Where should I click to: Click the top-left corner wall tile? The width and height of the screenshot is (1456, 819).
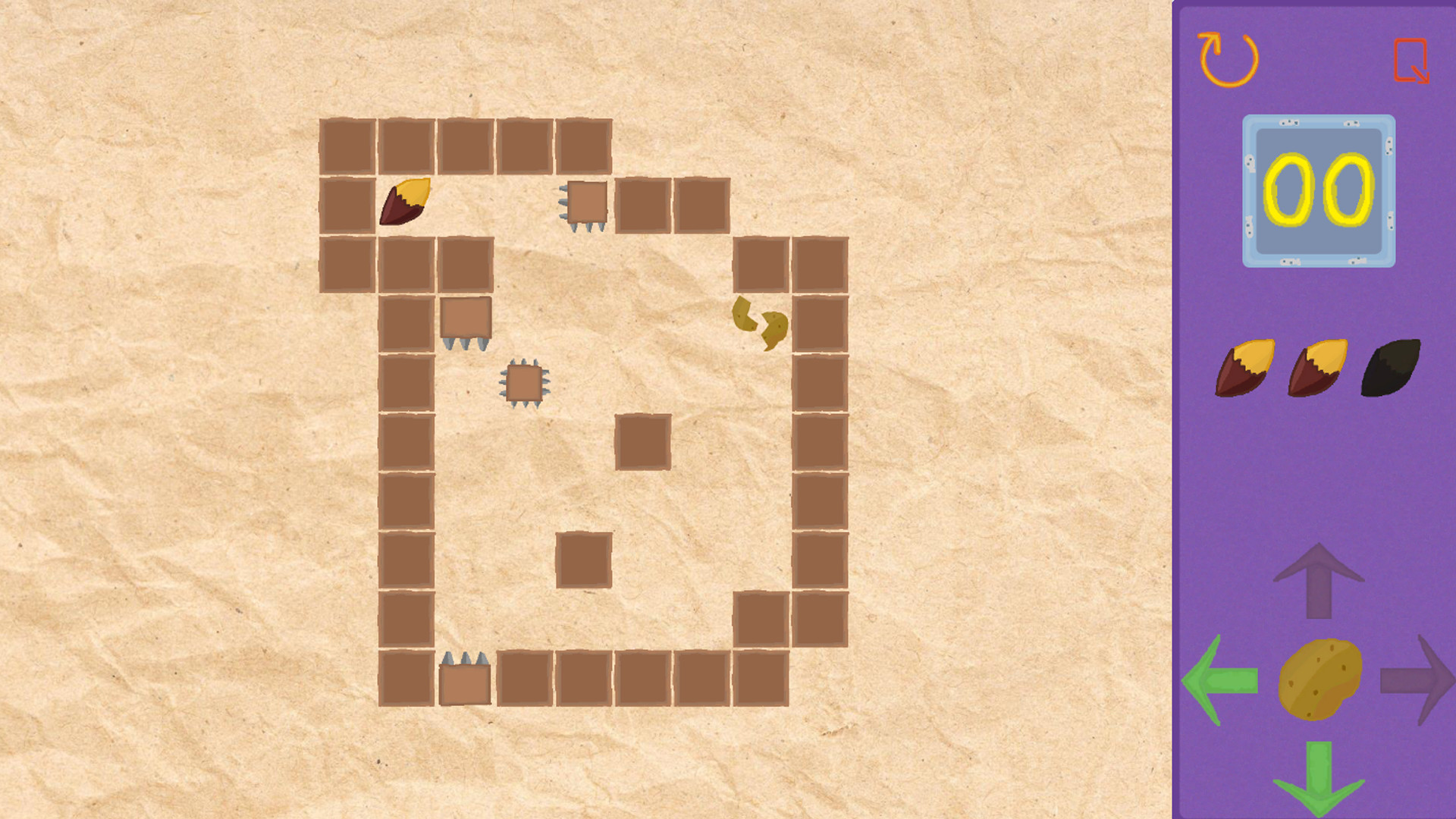pos(345,146)
